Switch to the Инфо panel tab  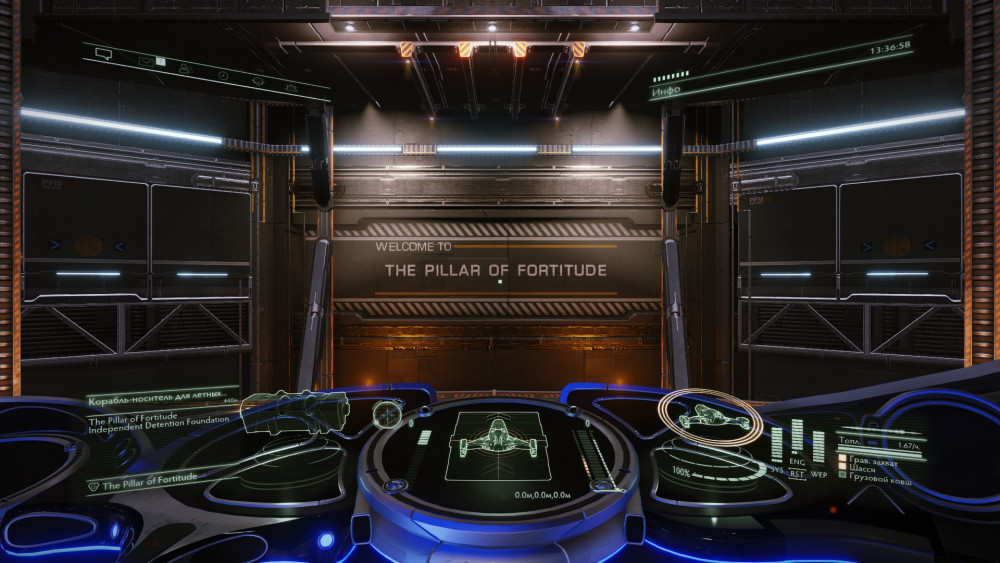[666, 90]
